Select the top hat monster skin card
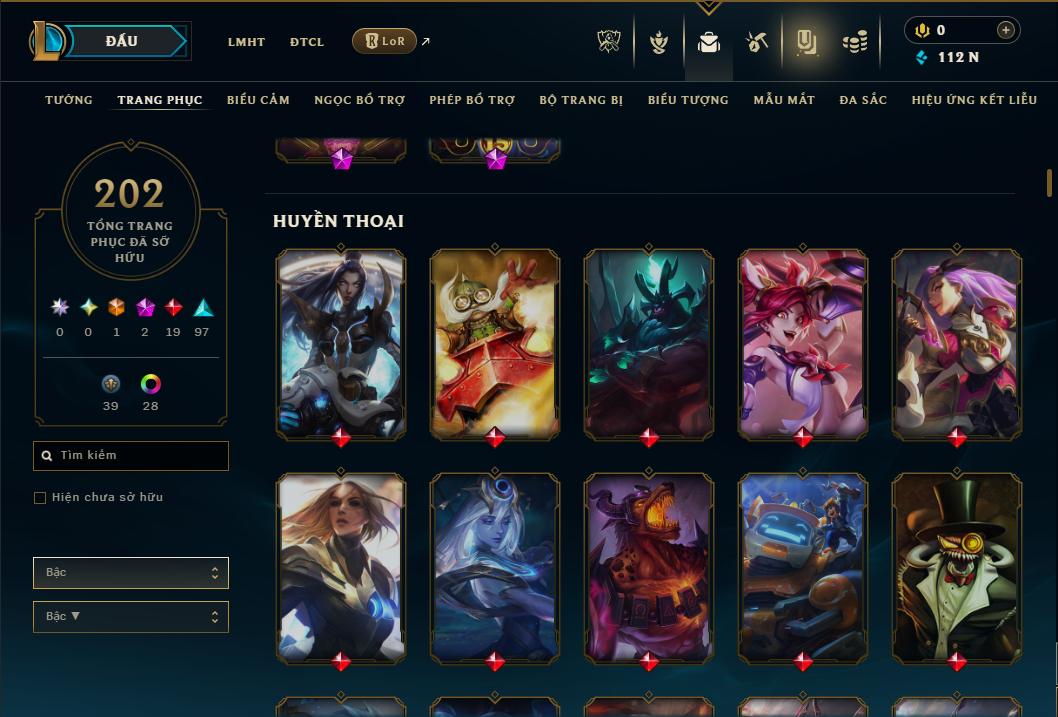Screen dimensions: 1058x717 tap(957, 568)
